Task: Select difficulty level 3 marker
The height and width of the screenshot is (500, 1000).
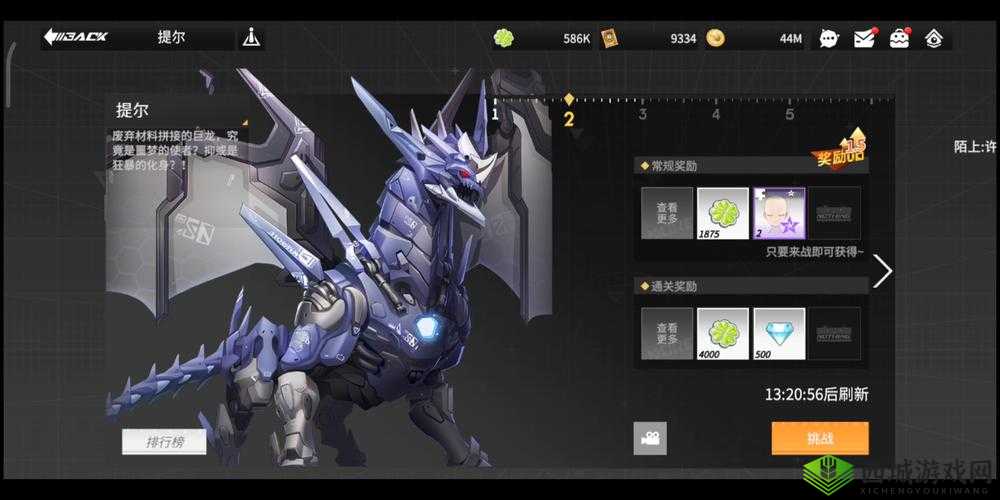Action: 642,114
